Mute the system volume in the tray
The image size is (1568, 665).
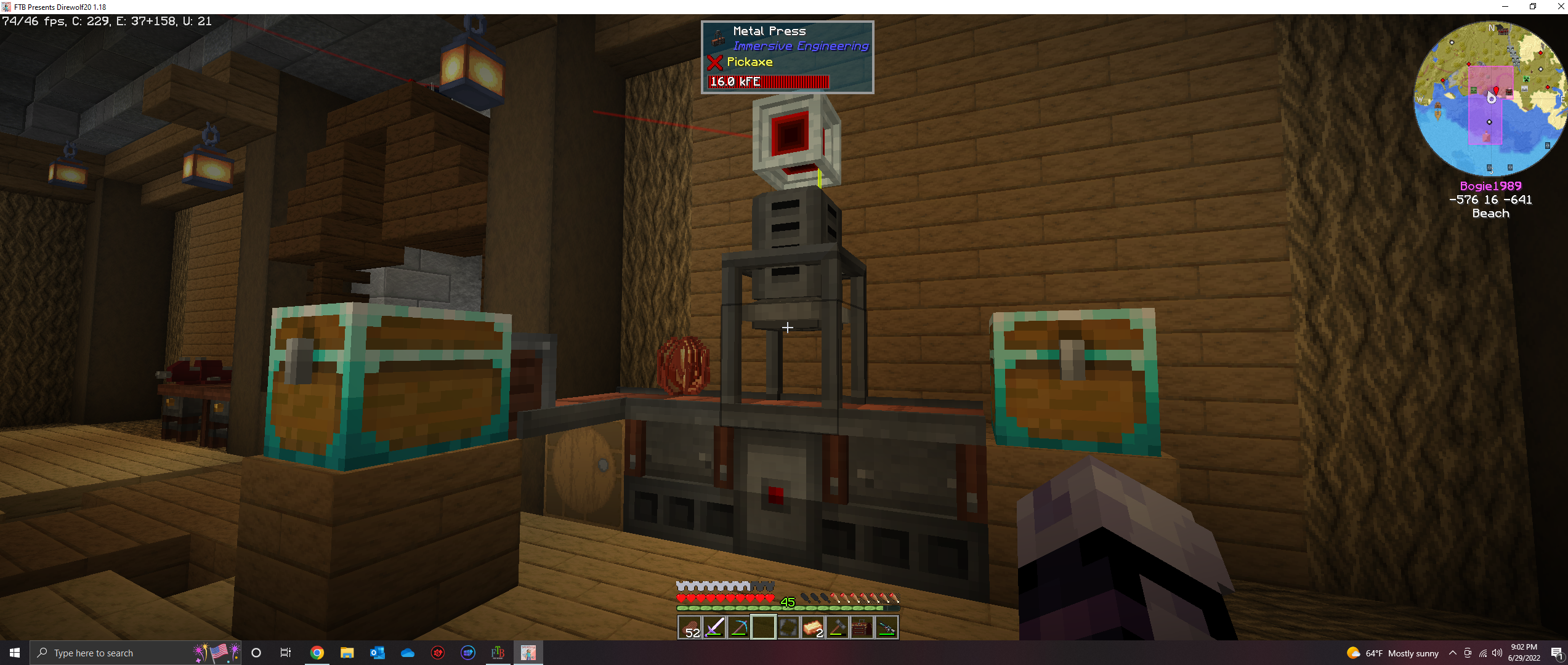(1497, 654)
